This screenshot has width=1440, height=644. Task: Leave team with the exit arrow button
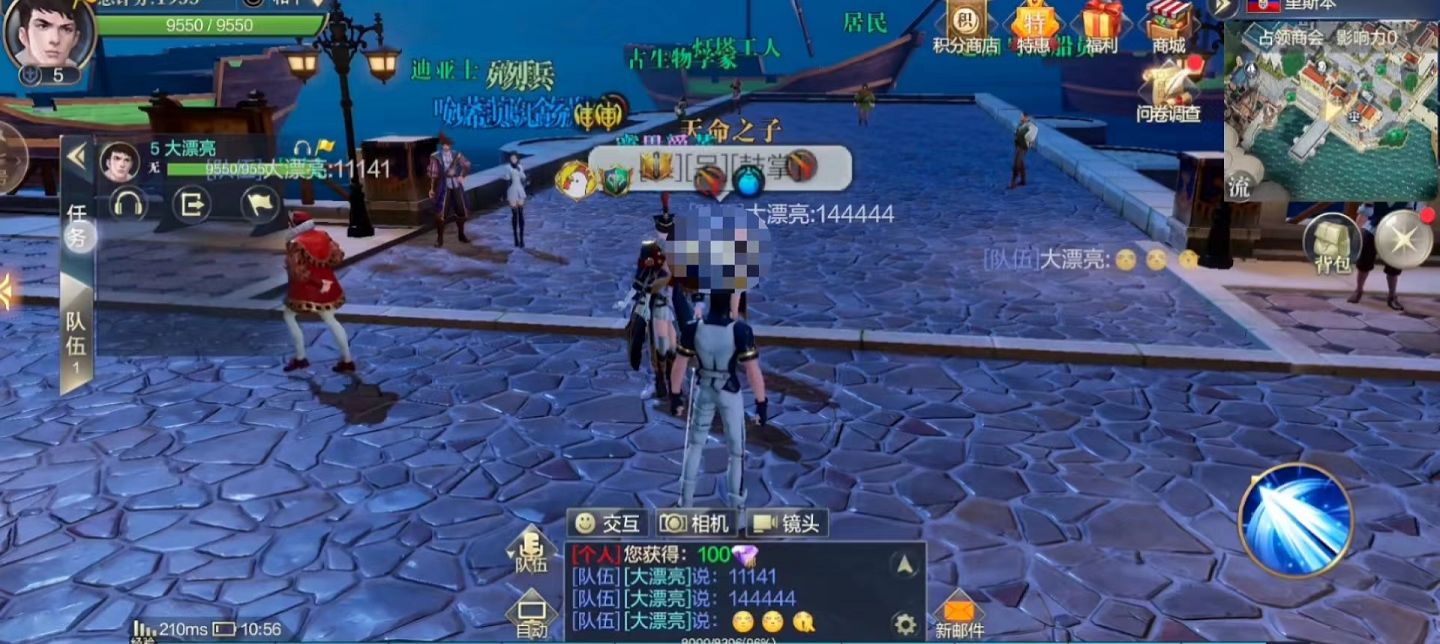(x=191, y=204)
